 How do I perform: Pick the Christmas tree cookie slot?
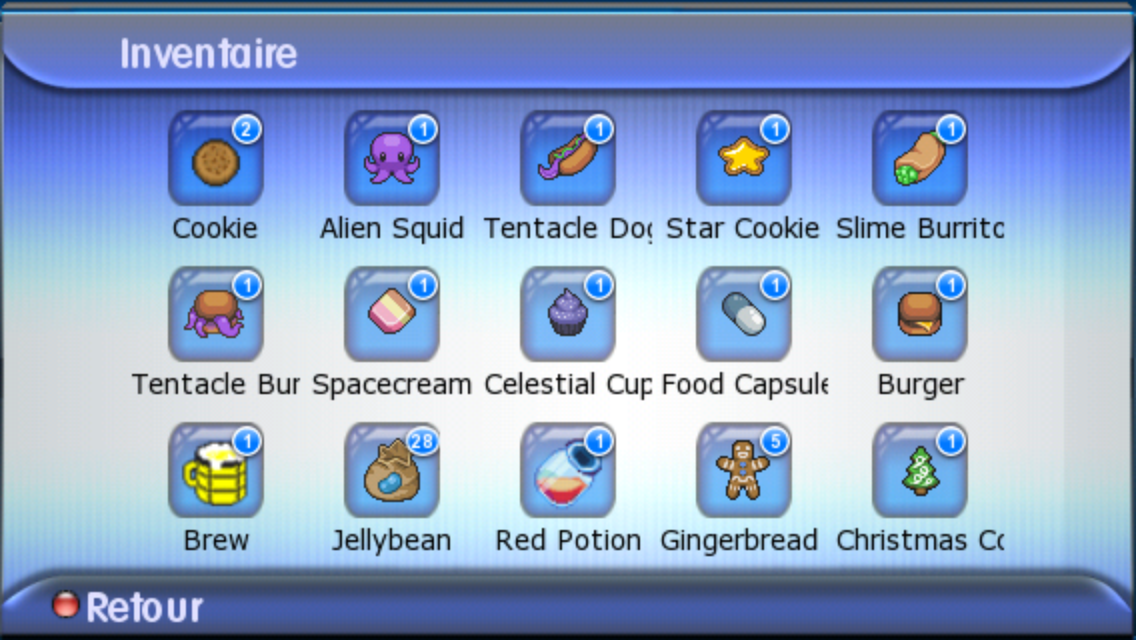[919, 472]
